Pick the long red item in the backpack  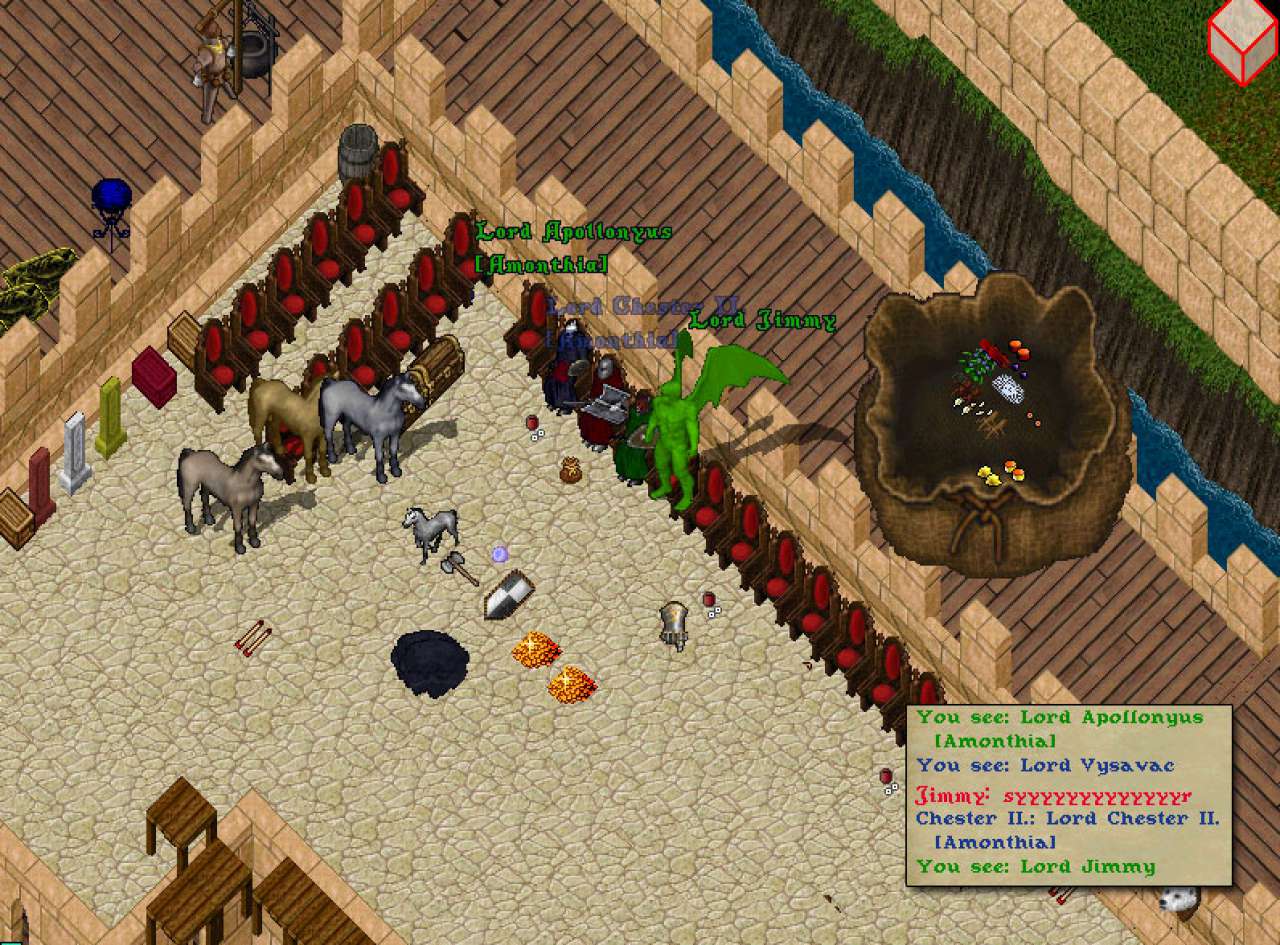point(995,352)
